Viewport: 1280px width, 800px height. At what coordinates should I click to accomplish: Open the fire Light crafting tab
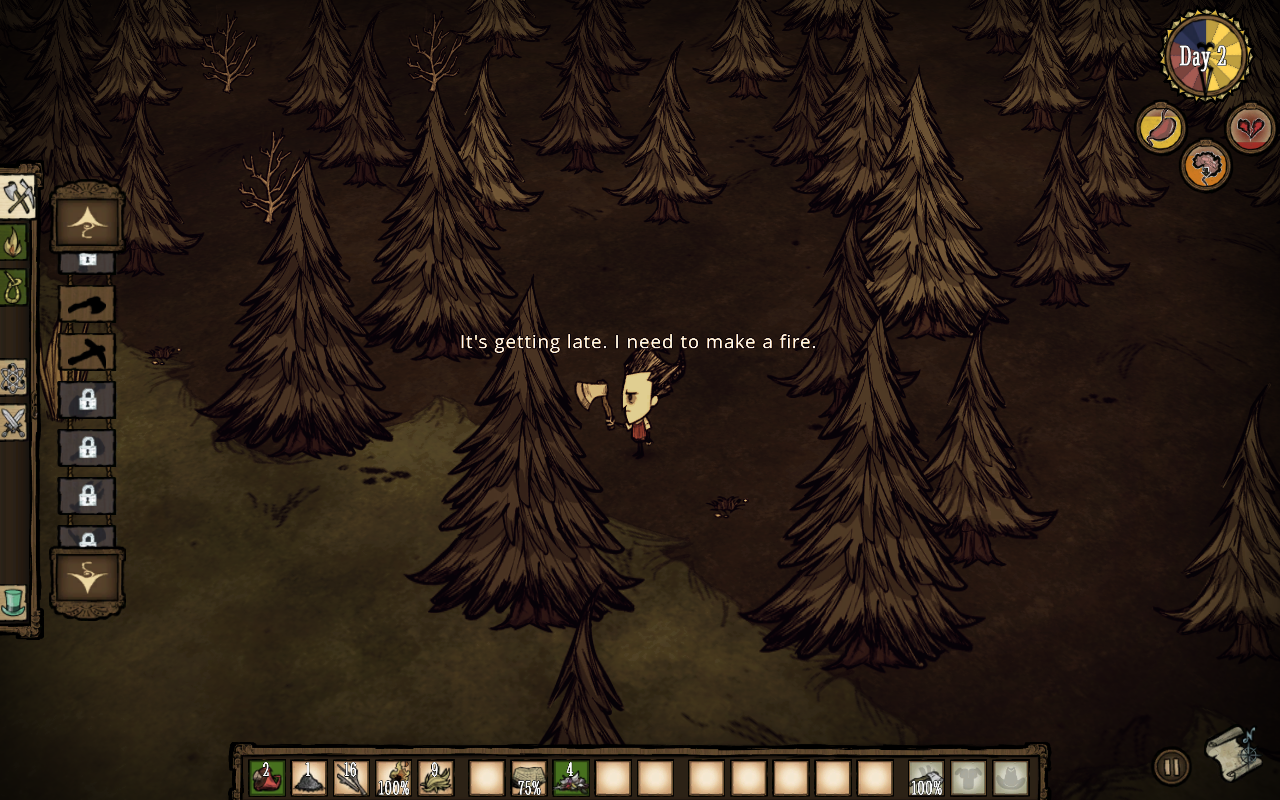click(x=14, y=242)
